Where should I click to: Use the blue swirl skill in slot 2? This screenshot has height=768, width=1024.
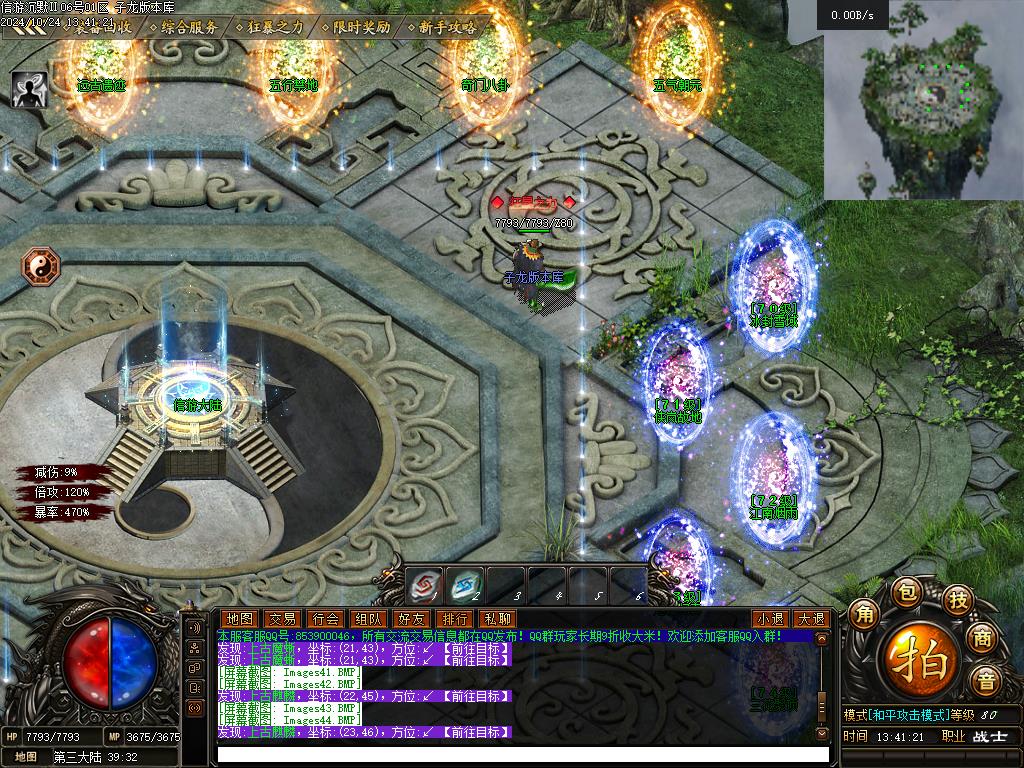coord(465,583)
